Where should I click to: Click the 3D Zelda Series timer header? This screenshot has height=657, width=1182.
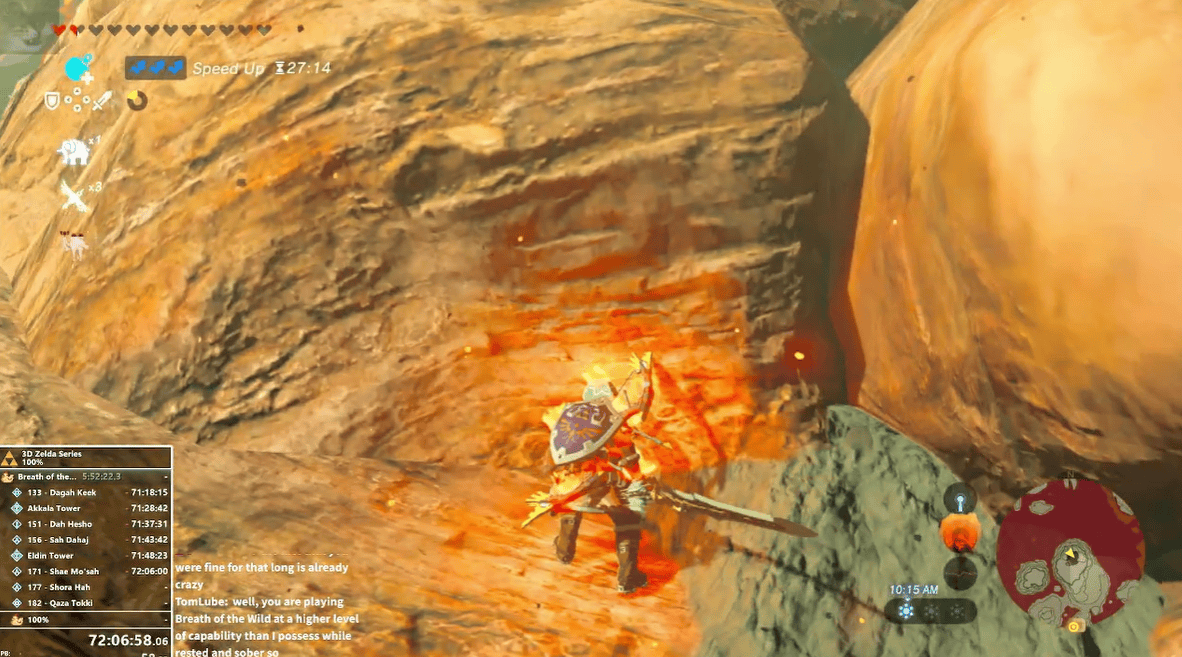click(x=87, y=459)
